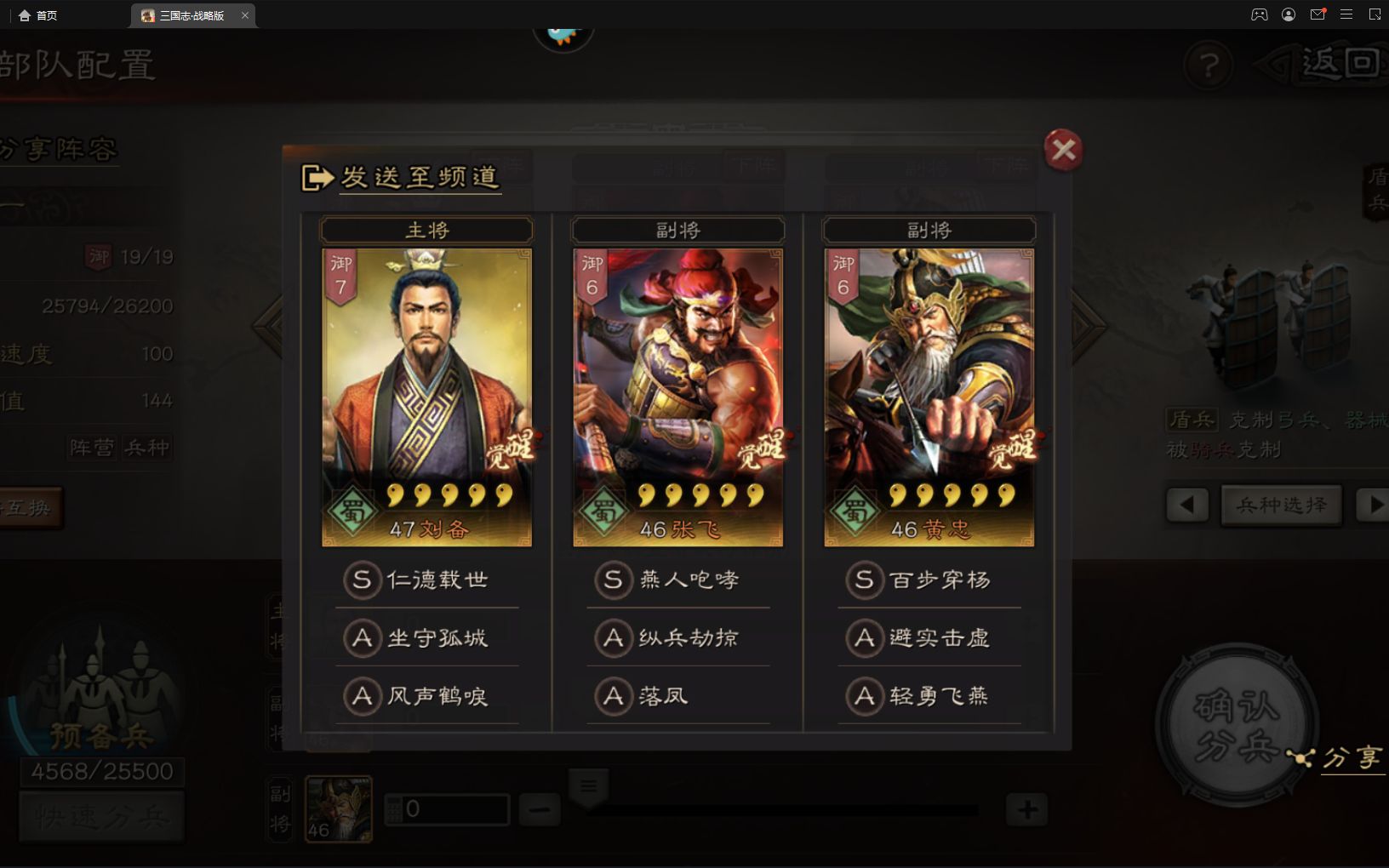The image size is (1389, 868).
Task: Click the 返回 back button
Action: (x=1333, y=64)
